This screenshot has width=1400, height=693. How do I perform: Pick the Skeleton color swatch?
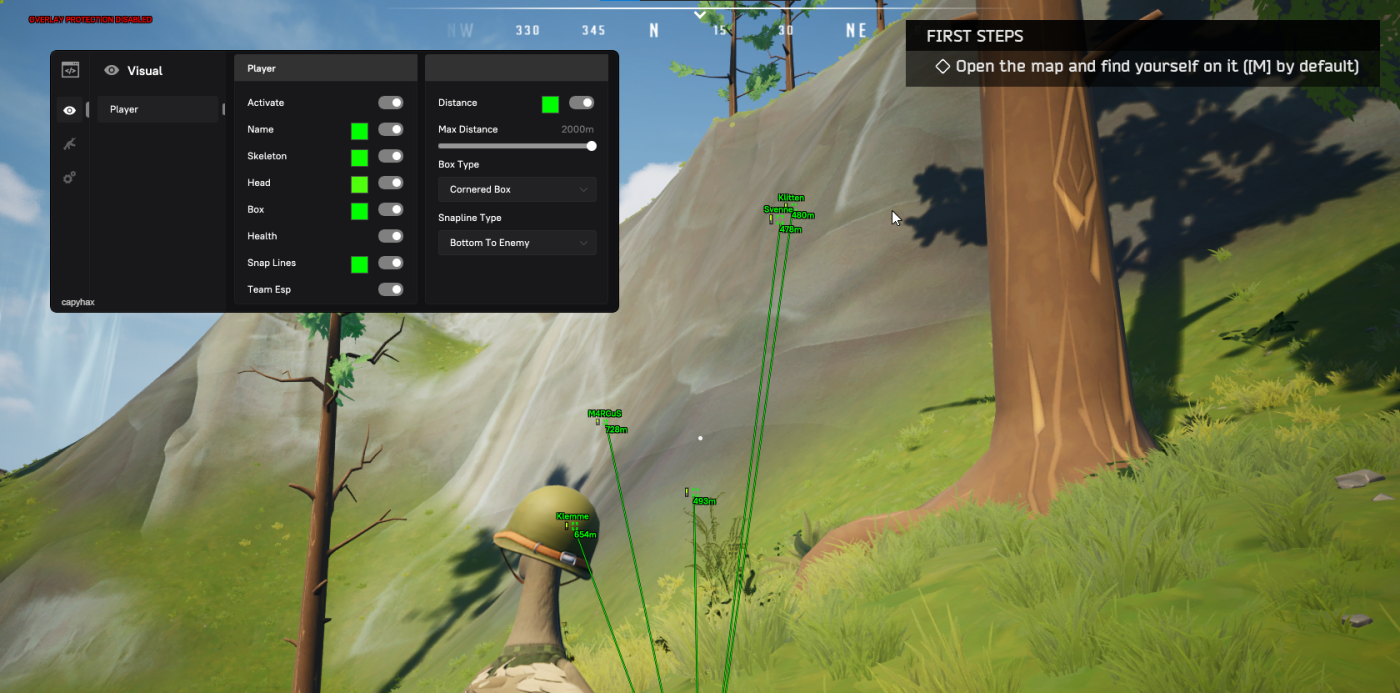click(359, 157)
